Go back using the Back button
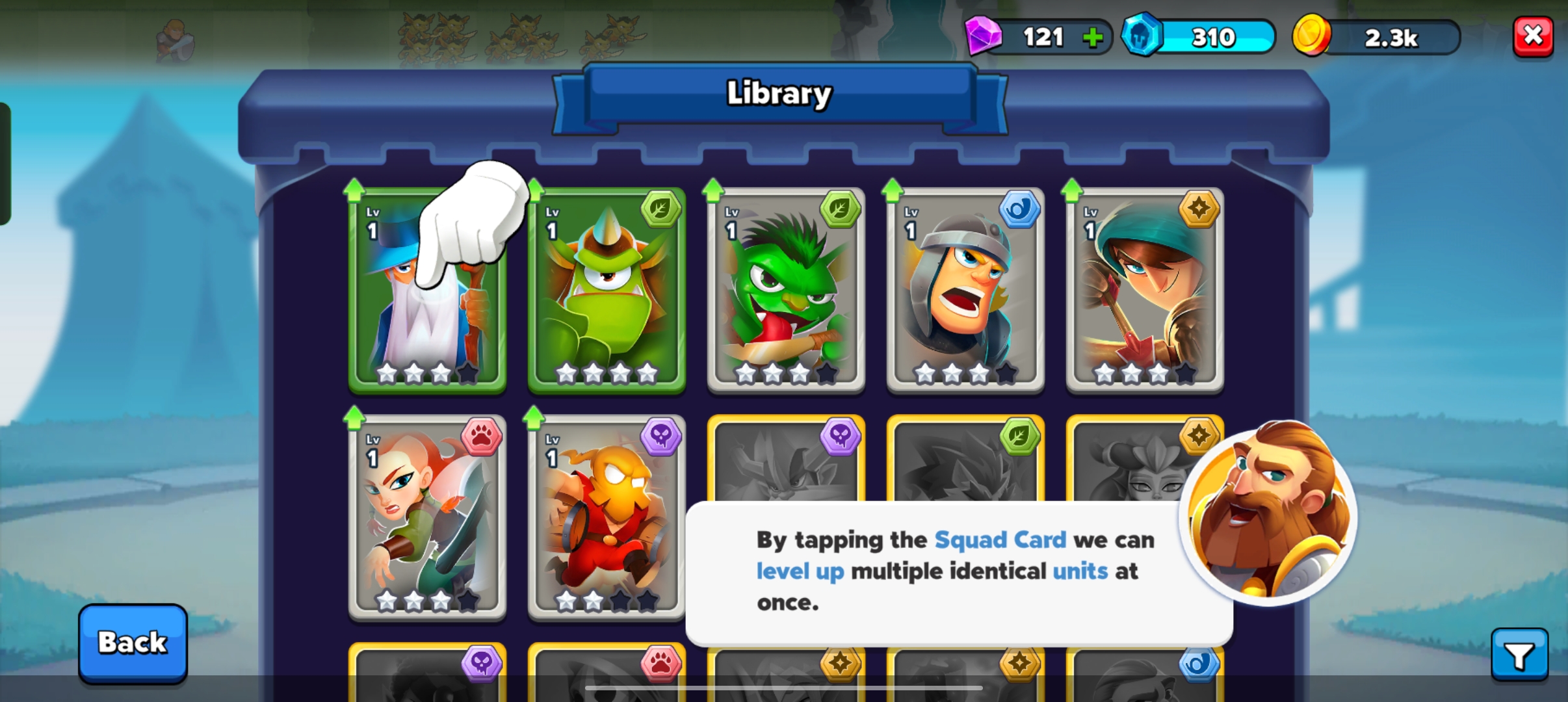This screenshot has height=702, width=1568. (133, 643)
